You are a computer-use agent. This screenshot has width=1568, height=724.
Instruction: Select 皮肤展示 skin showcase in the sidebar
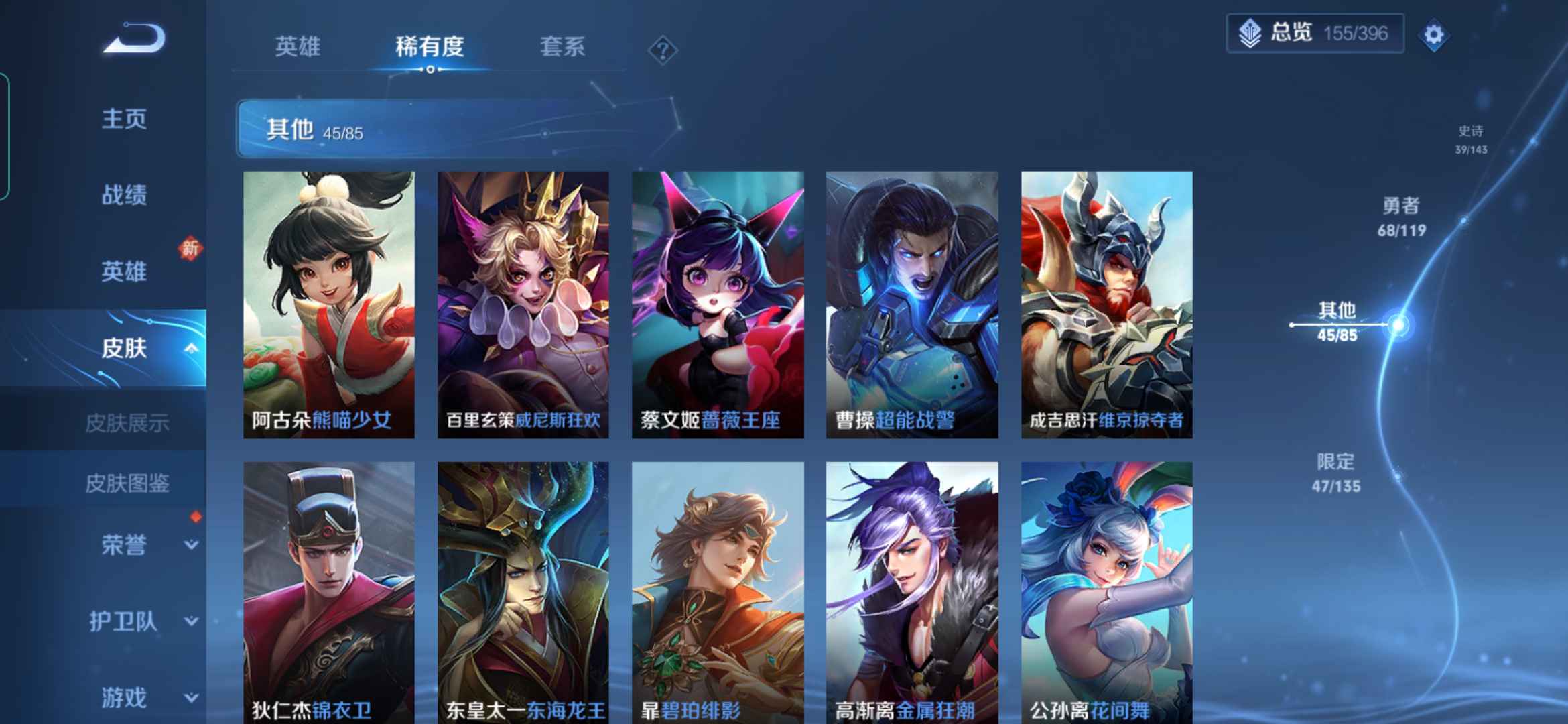127,423
